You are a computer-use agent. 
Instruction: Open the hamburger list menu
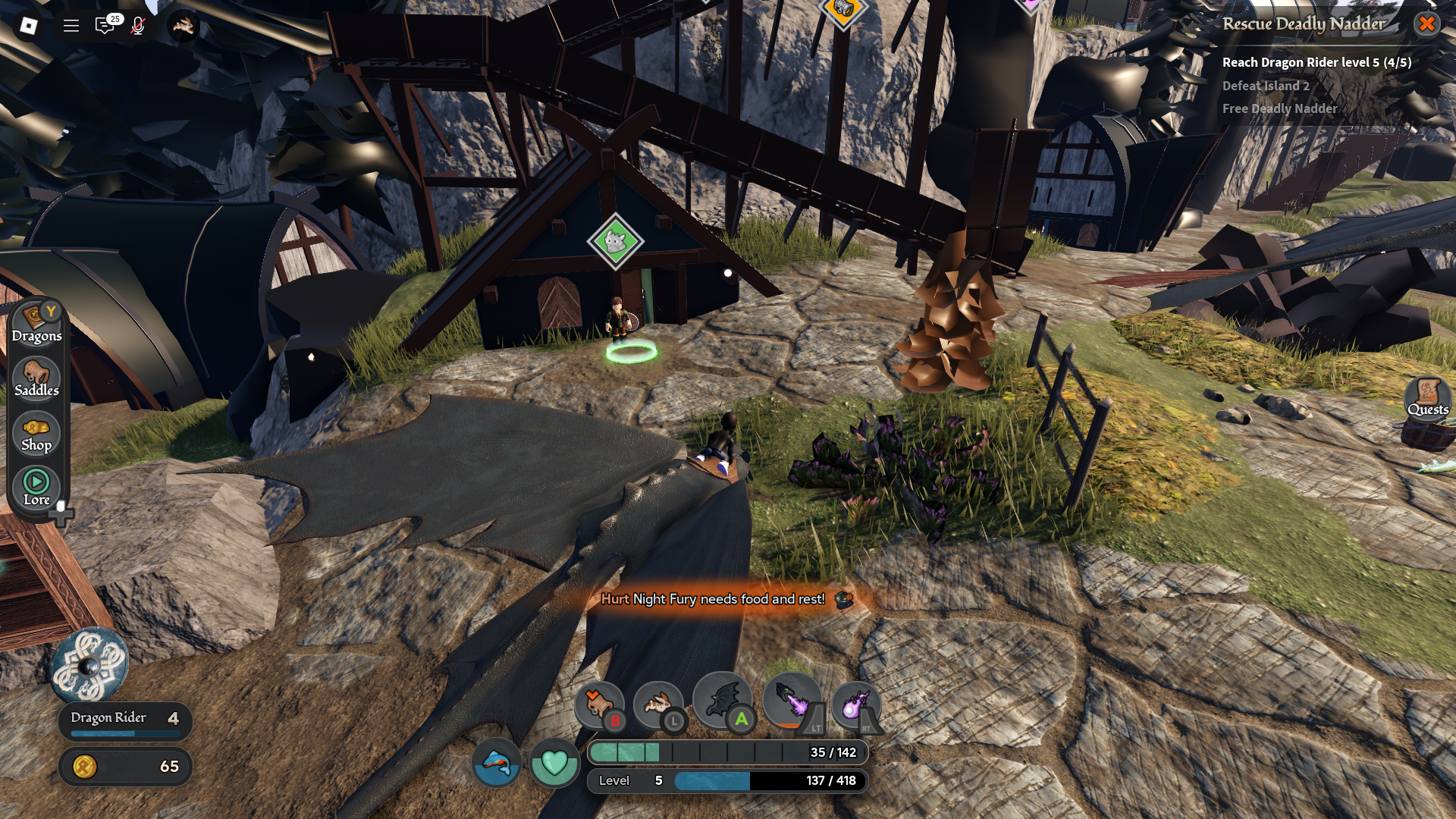(71, 26)
